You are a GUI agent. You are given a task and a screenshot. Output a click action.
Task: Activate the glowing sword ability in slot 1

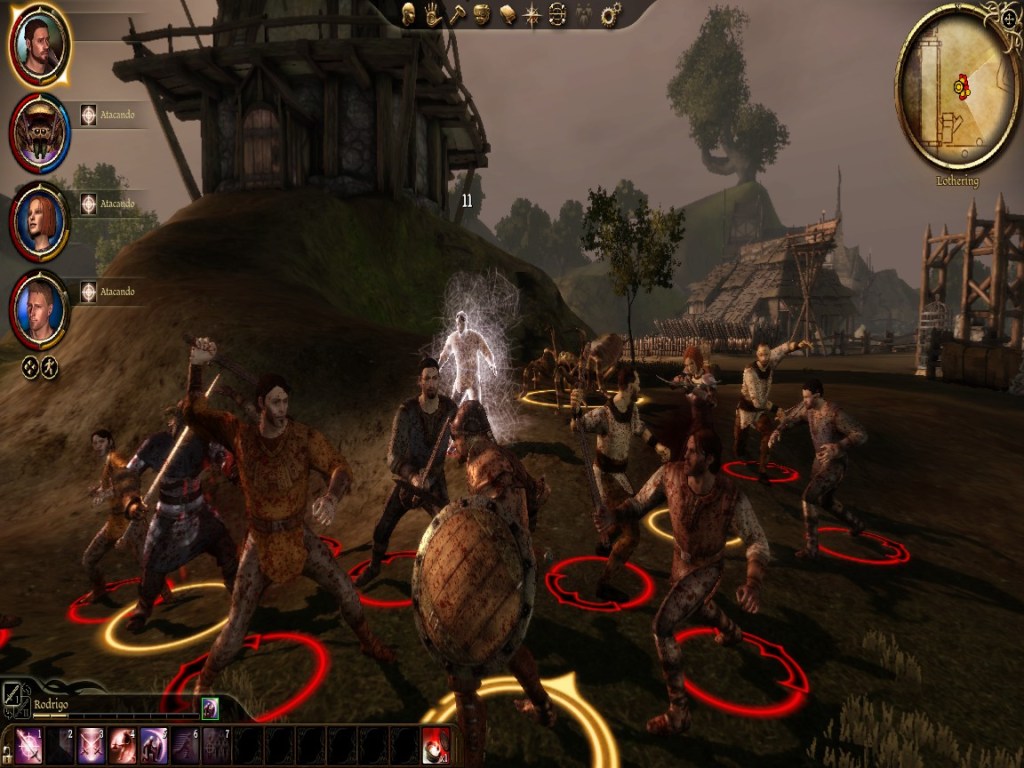(28, 746)
